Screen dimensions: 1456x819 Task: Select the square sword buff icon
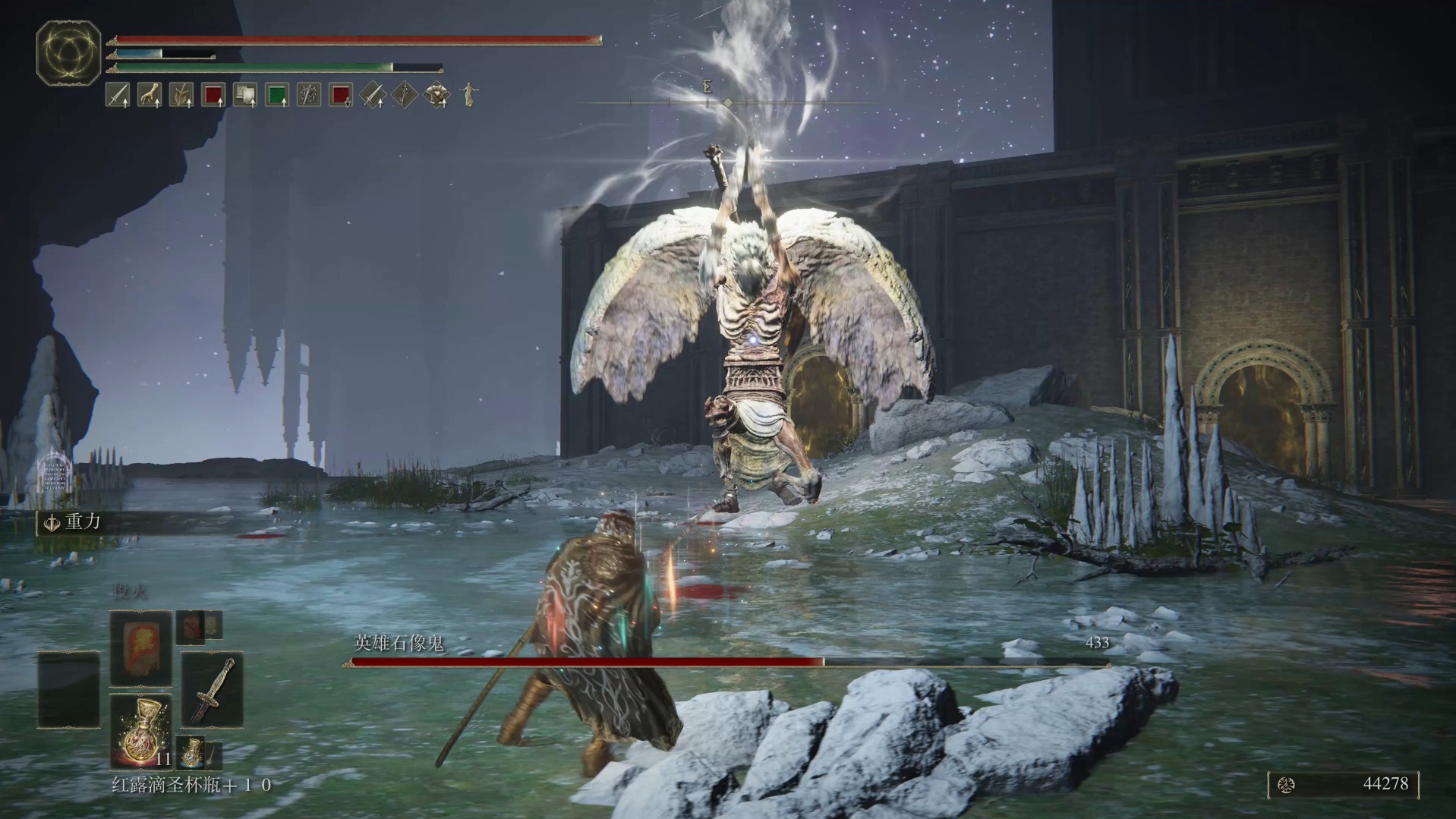tap(117, 95)
